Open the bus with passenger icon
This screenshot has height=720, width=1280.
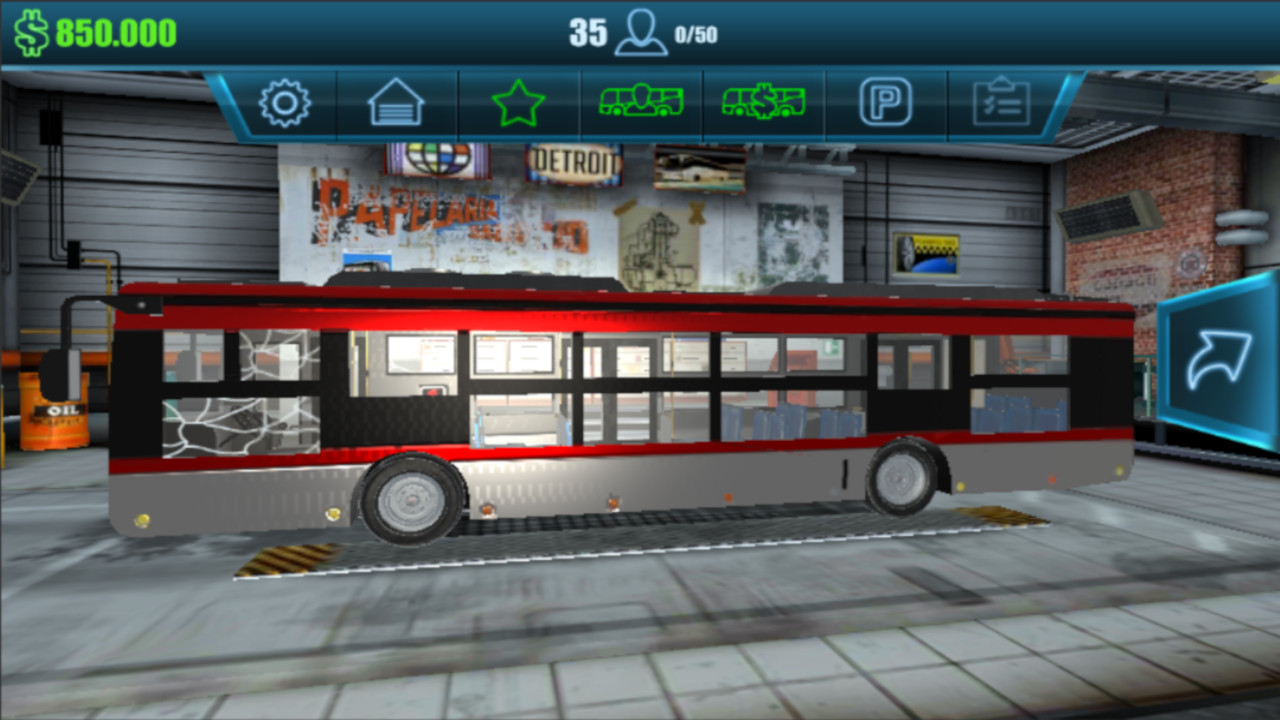[641, 100]
